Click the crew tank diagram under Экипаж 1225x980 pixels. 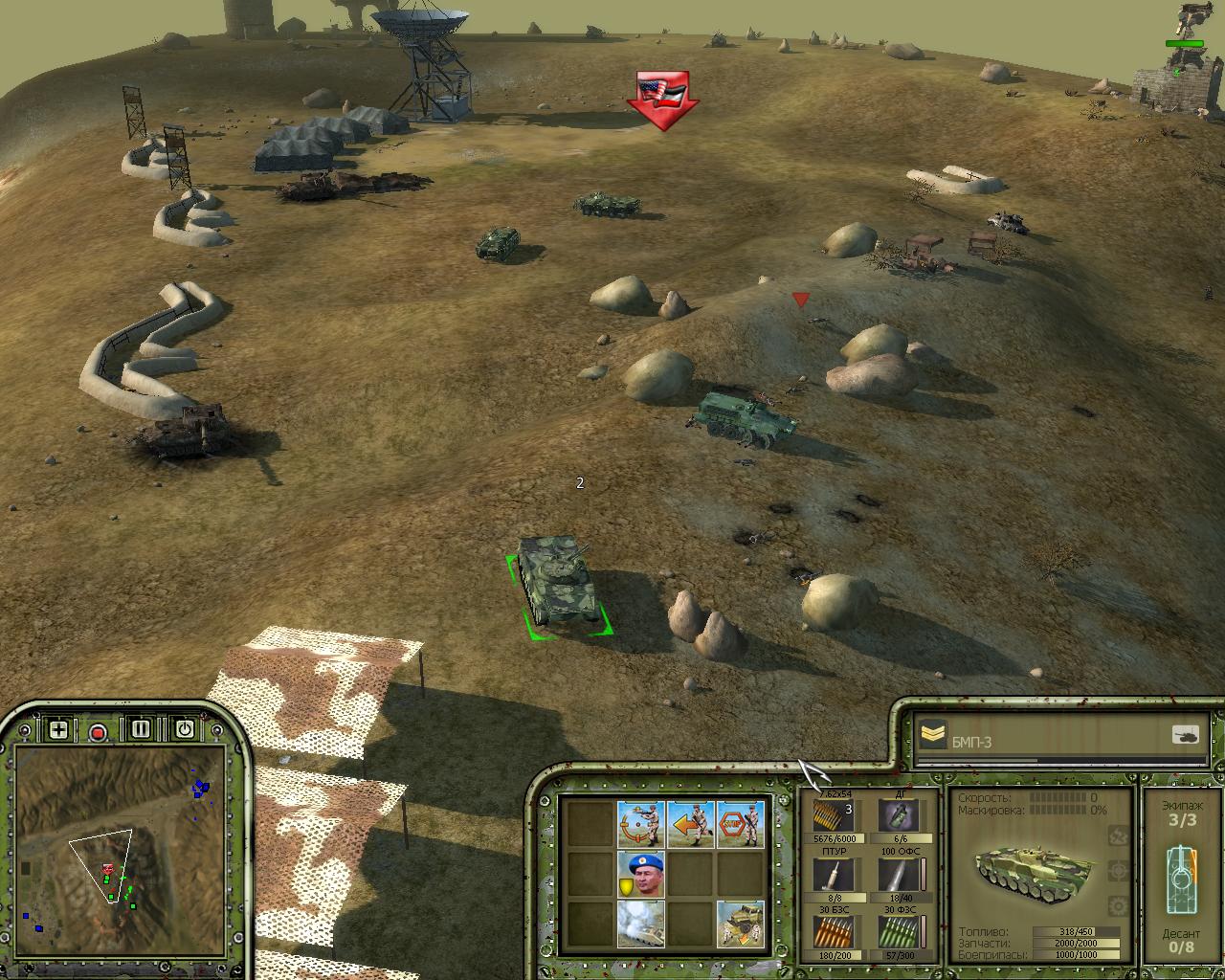(1181, 873)
